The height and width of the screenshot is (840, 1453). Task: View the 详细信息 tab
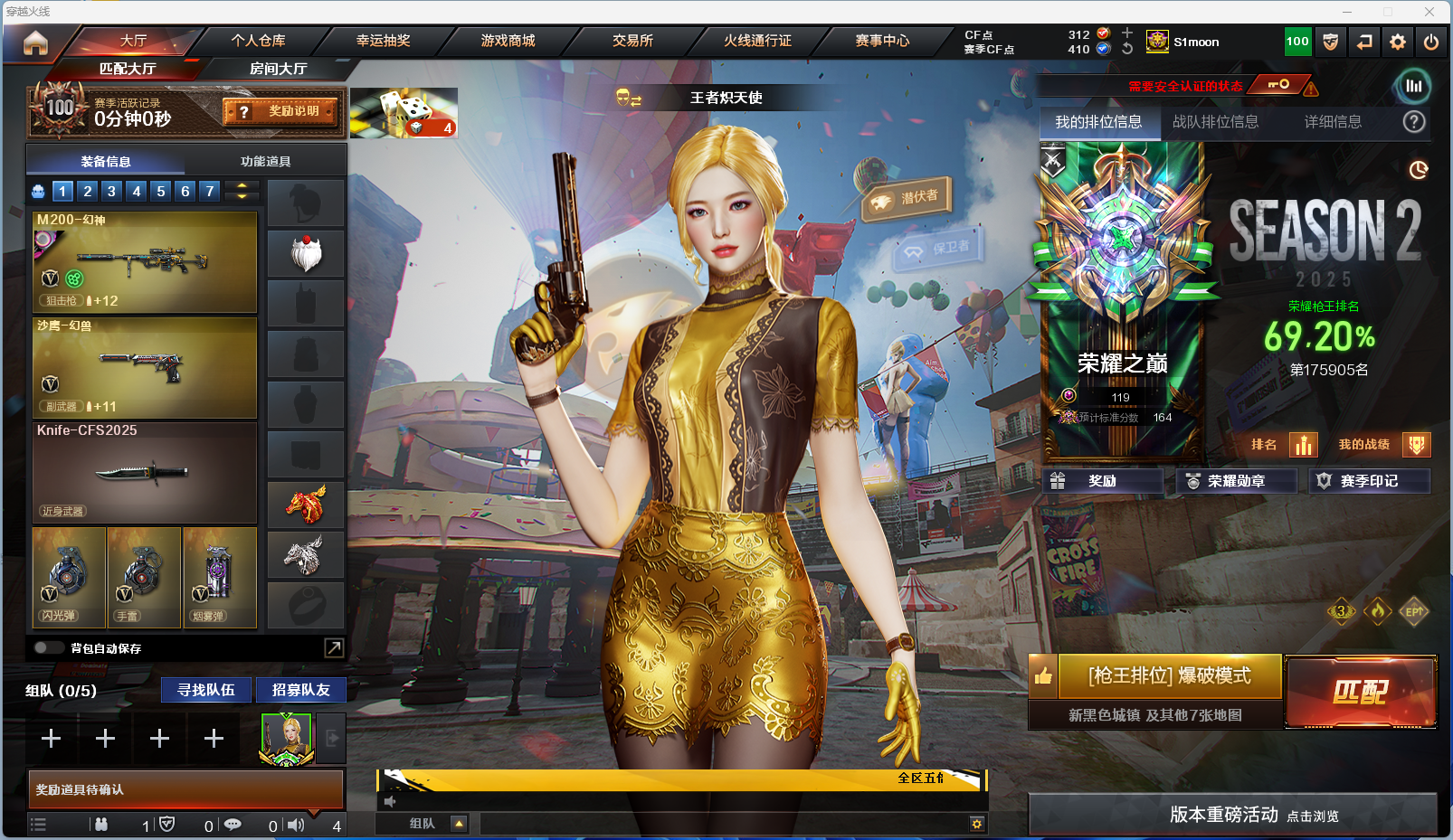(x=1333, y=122)
